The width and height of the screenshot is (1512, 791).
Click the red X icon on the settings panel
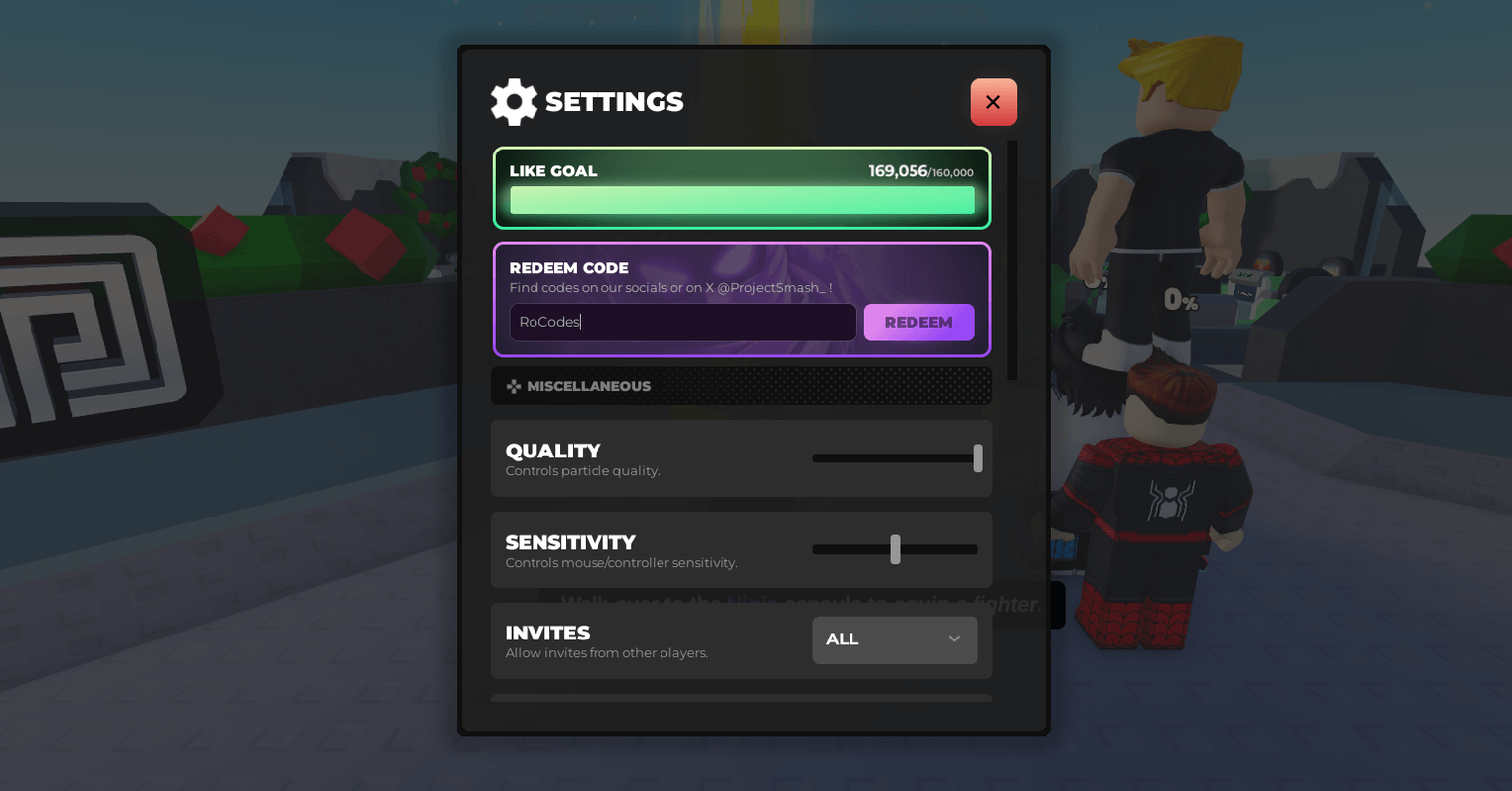tap(993, 101)
